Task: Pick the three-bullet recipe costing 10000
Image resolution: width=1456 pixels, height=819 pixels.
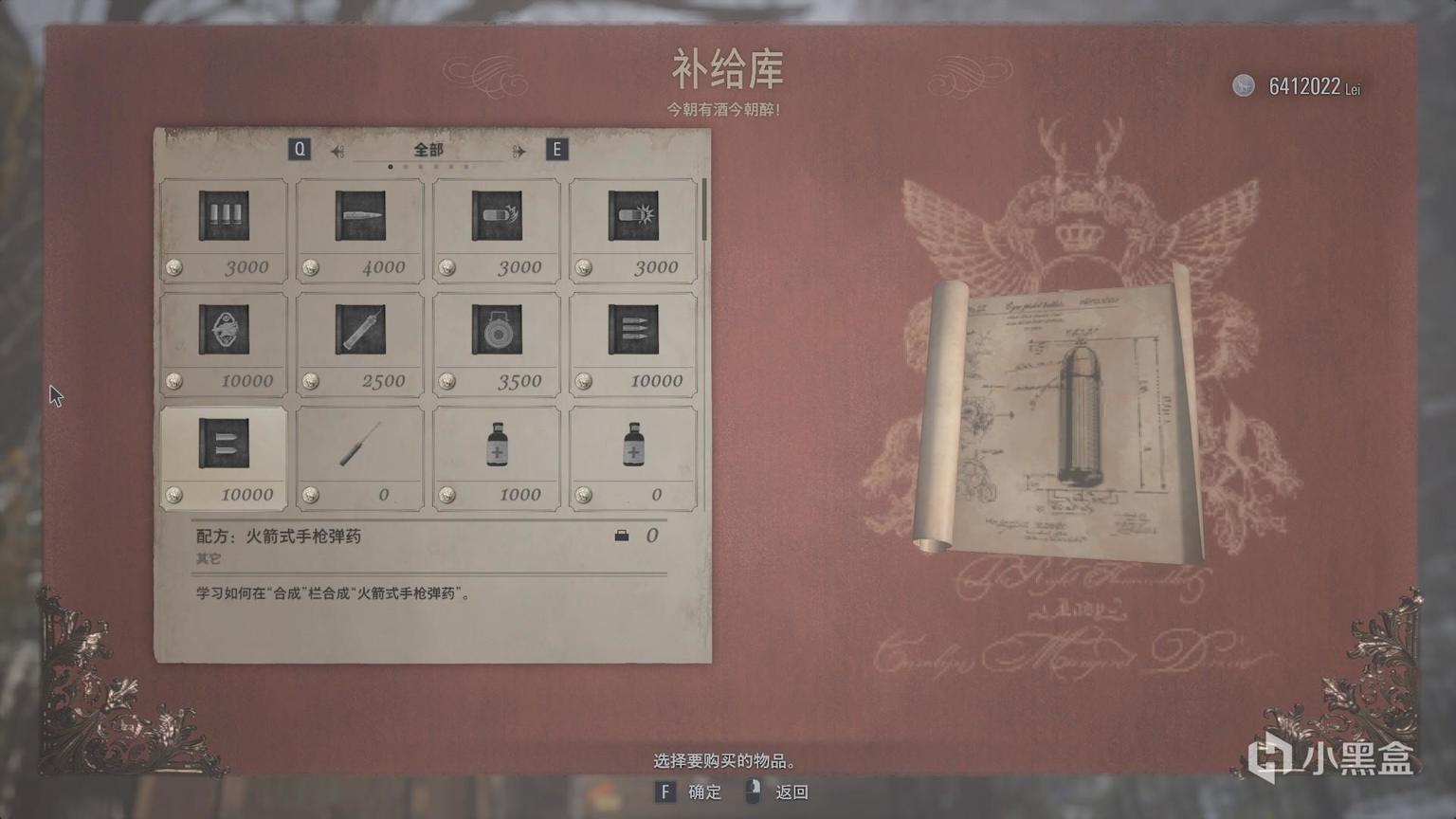Action: click(633, 343)
